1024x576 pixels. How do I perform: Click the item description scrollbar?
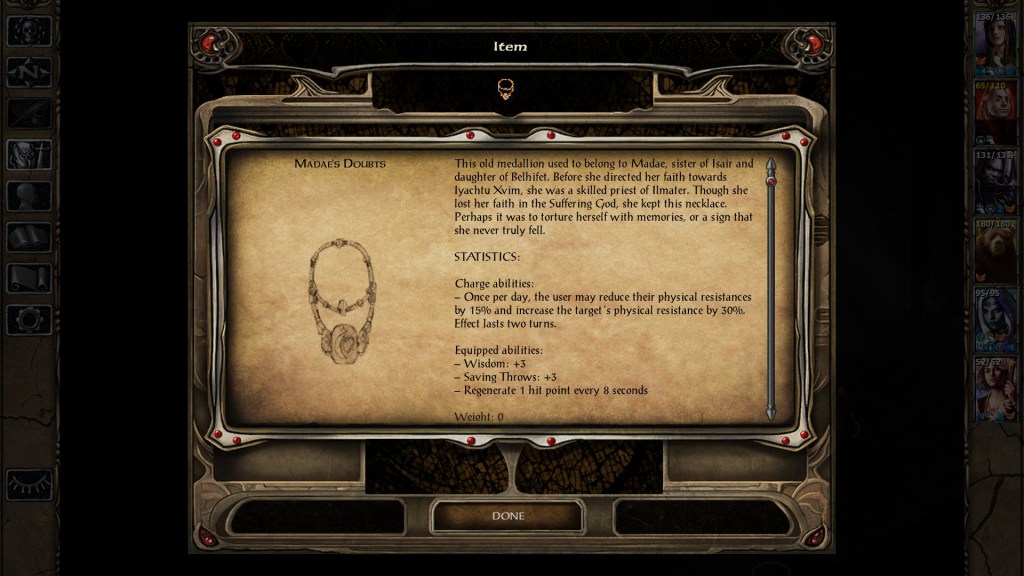[x=770, y=288]
